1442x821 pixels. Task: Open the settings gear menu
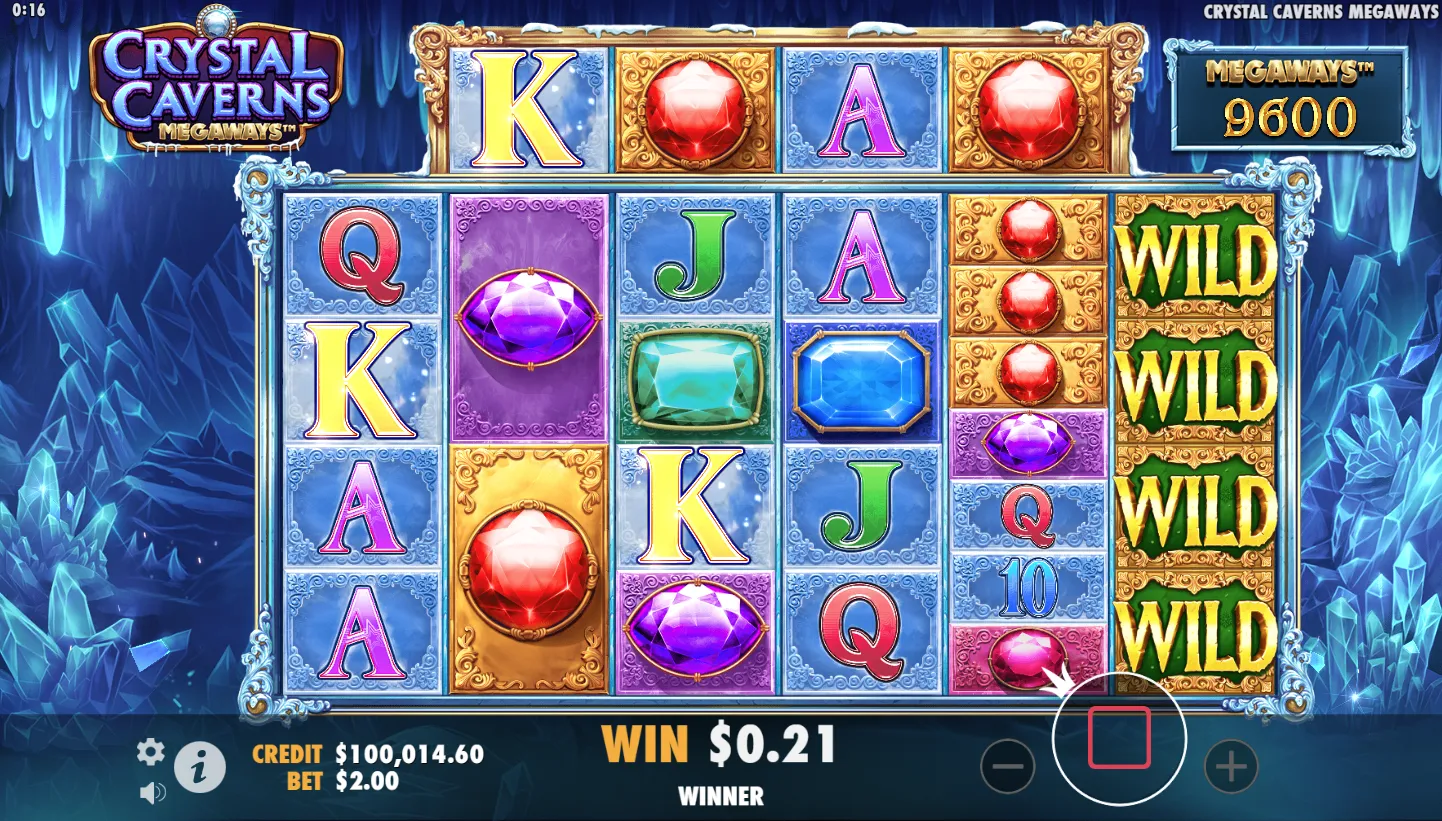pyautogui.click(x=150, y=752)
